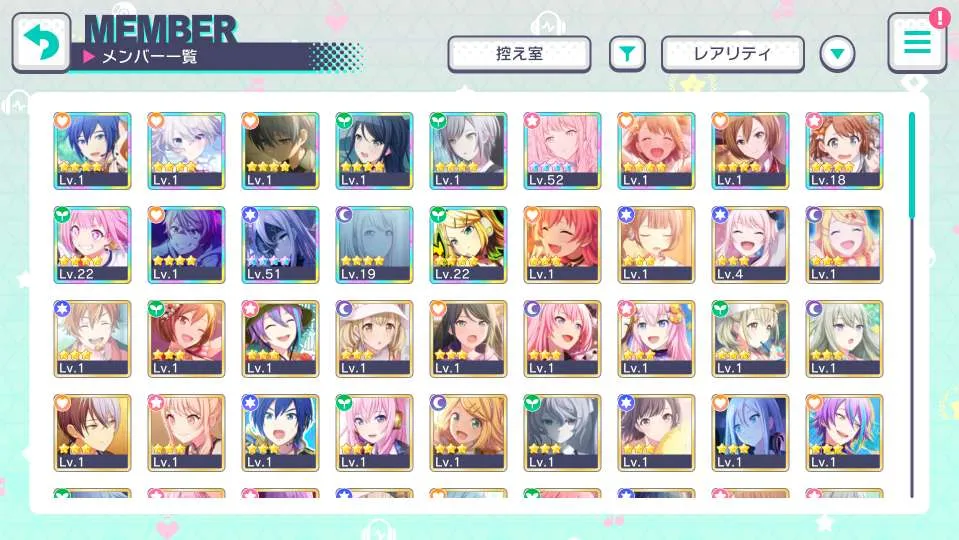The height and width of the screenshot is (540, 959).
Task: Select the Lv.22 pink-haired member card
Action: point(92,244)
